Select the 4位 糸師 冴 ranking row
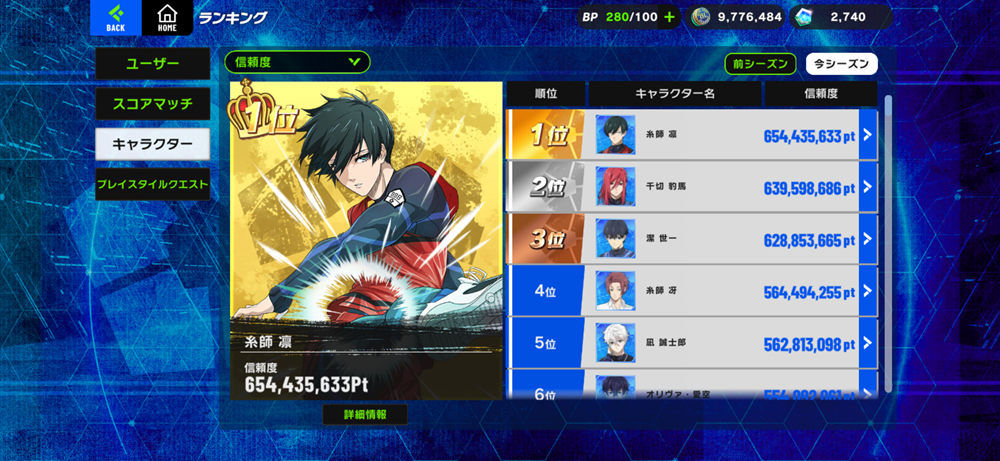 (692, 291)
